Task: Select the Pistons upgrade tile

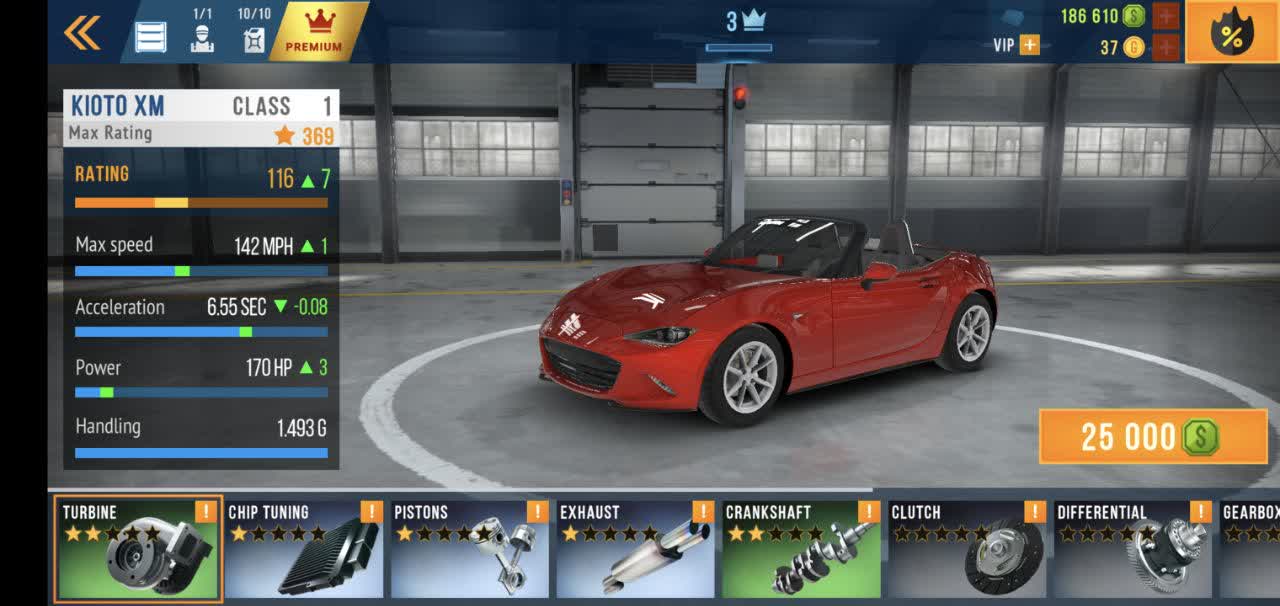Action: (470, 550)
